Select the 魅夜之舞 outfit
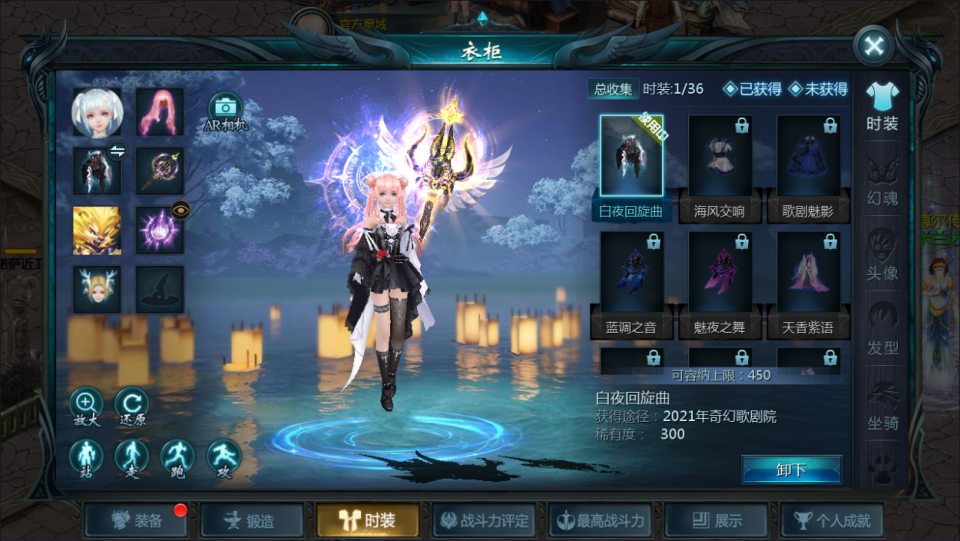Screen dimensions: 960x541 [720, 284]
